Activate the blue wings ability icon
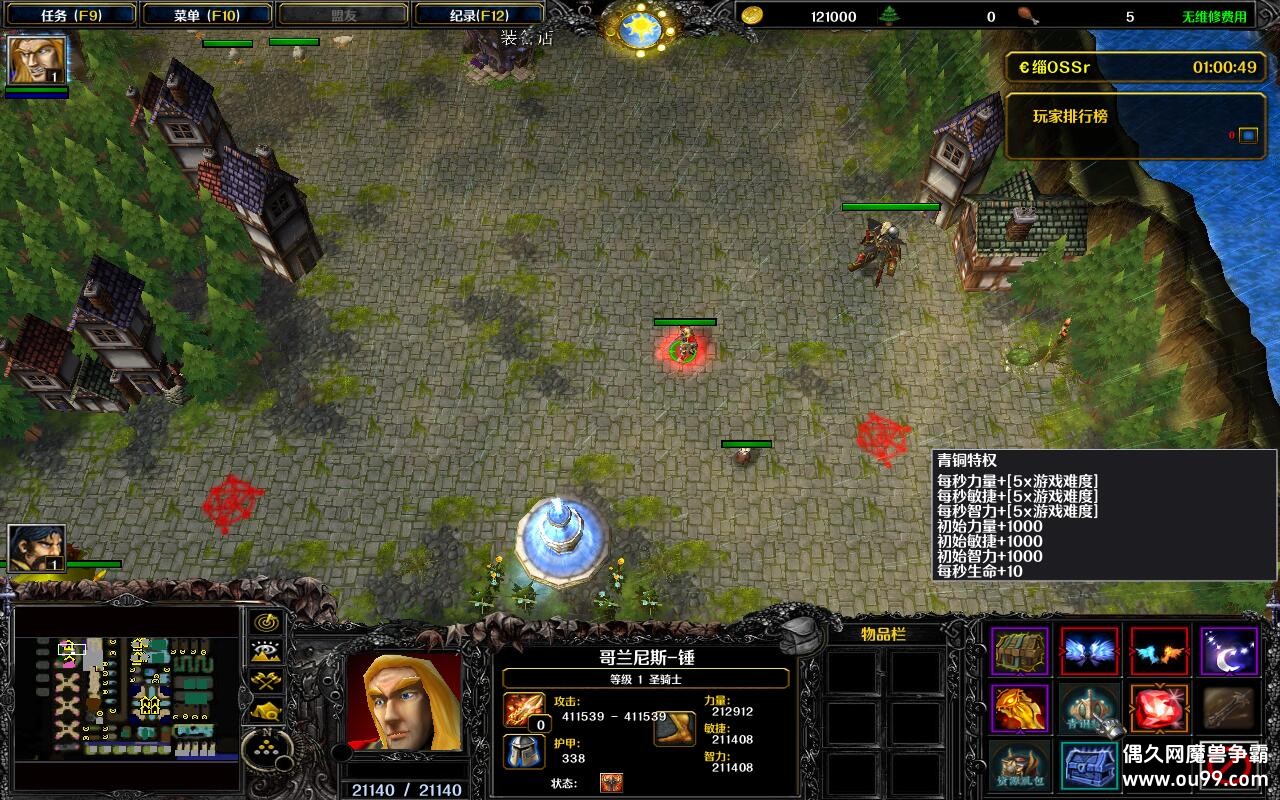The width and height of the screenshot is (1280, 800). click(1089, 651)
